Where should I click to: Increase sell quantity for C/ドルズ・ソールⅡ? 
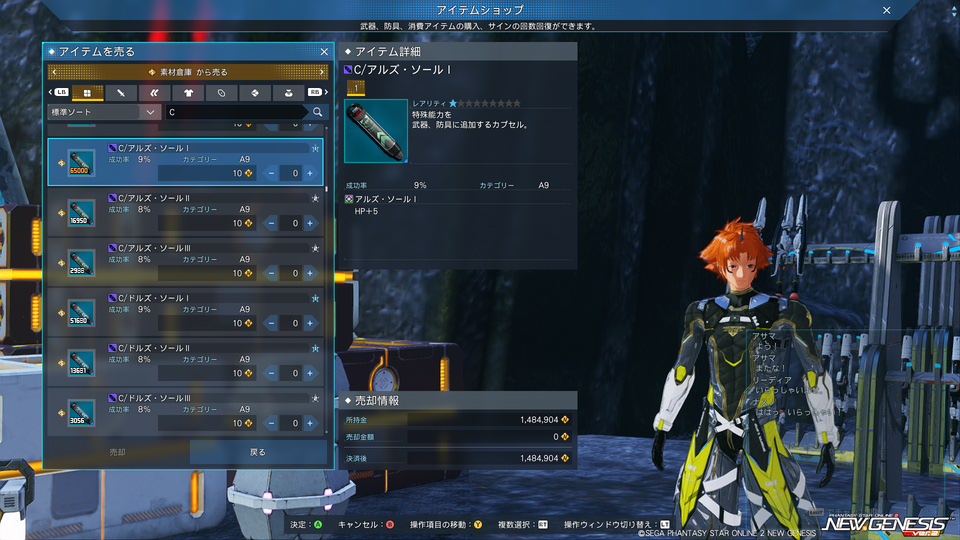310,373
